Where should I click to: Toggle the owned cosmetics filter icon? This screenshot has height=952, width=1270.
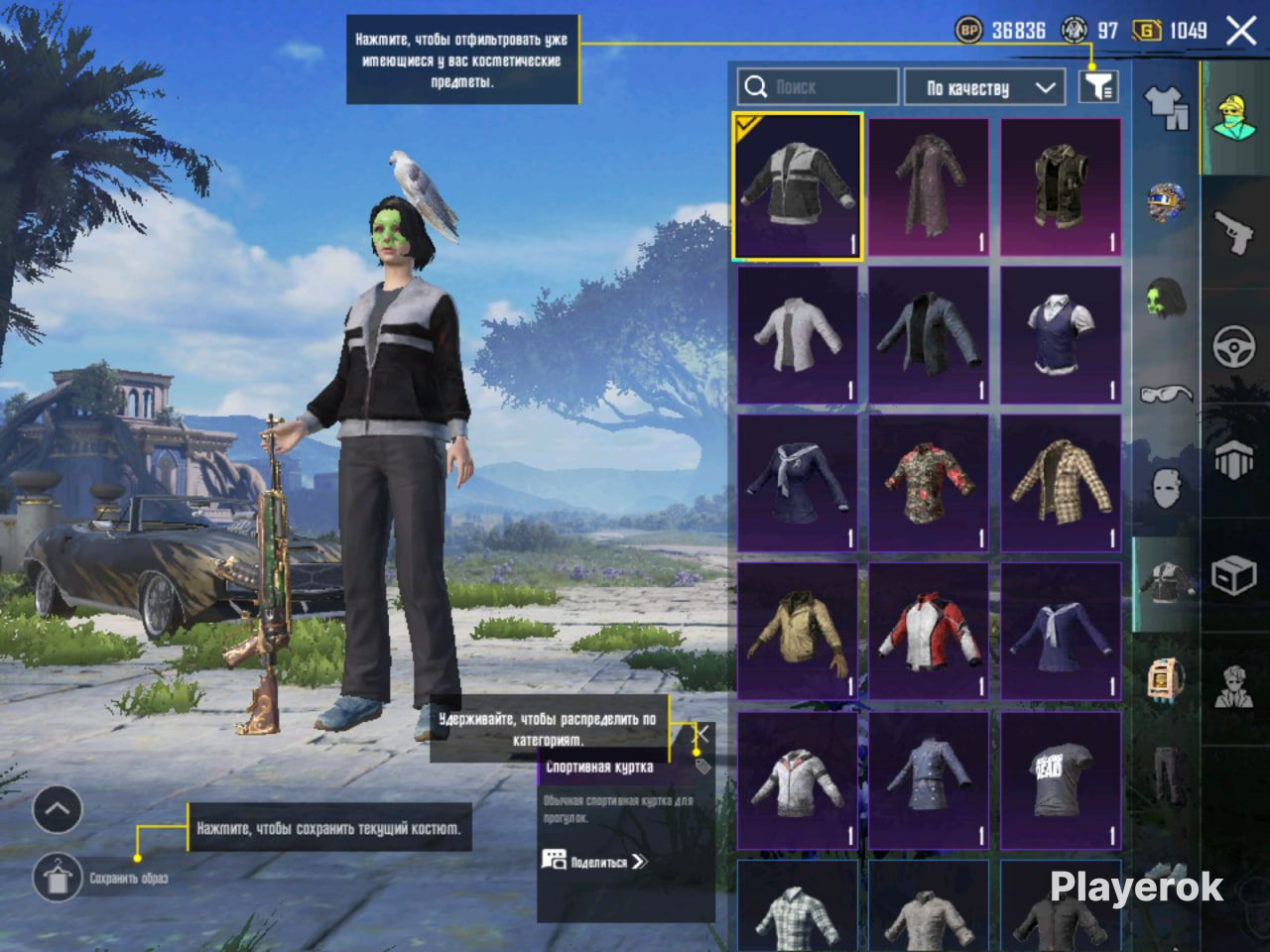pyautogui.click(x=1098, y=87)
